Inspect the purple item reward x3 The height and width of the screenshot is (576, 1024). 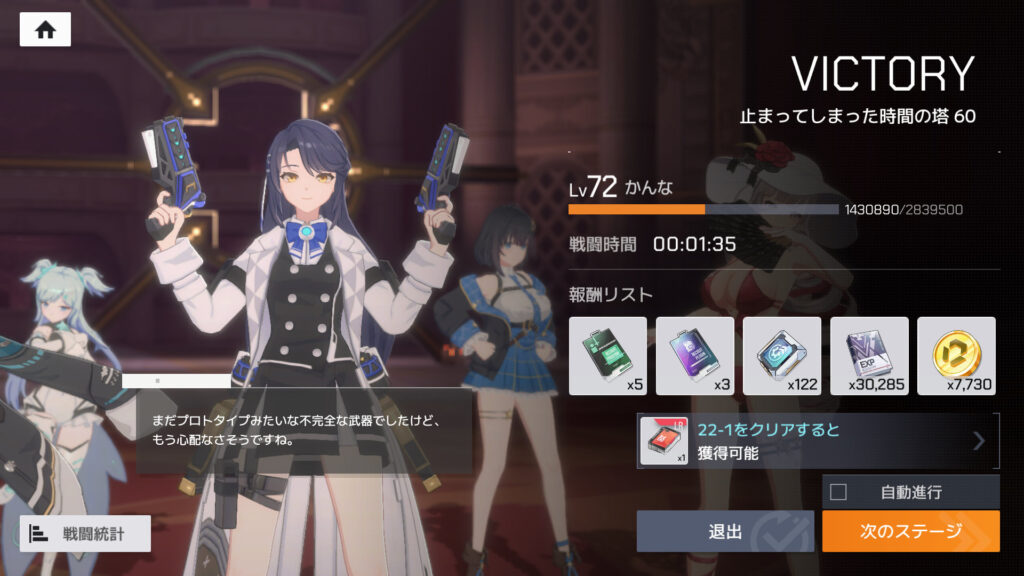click(694, 355)
